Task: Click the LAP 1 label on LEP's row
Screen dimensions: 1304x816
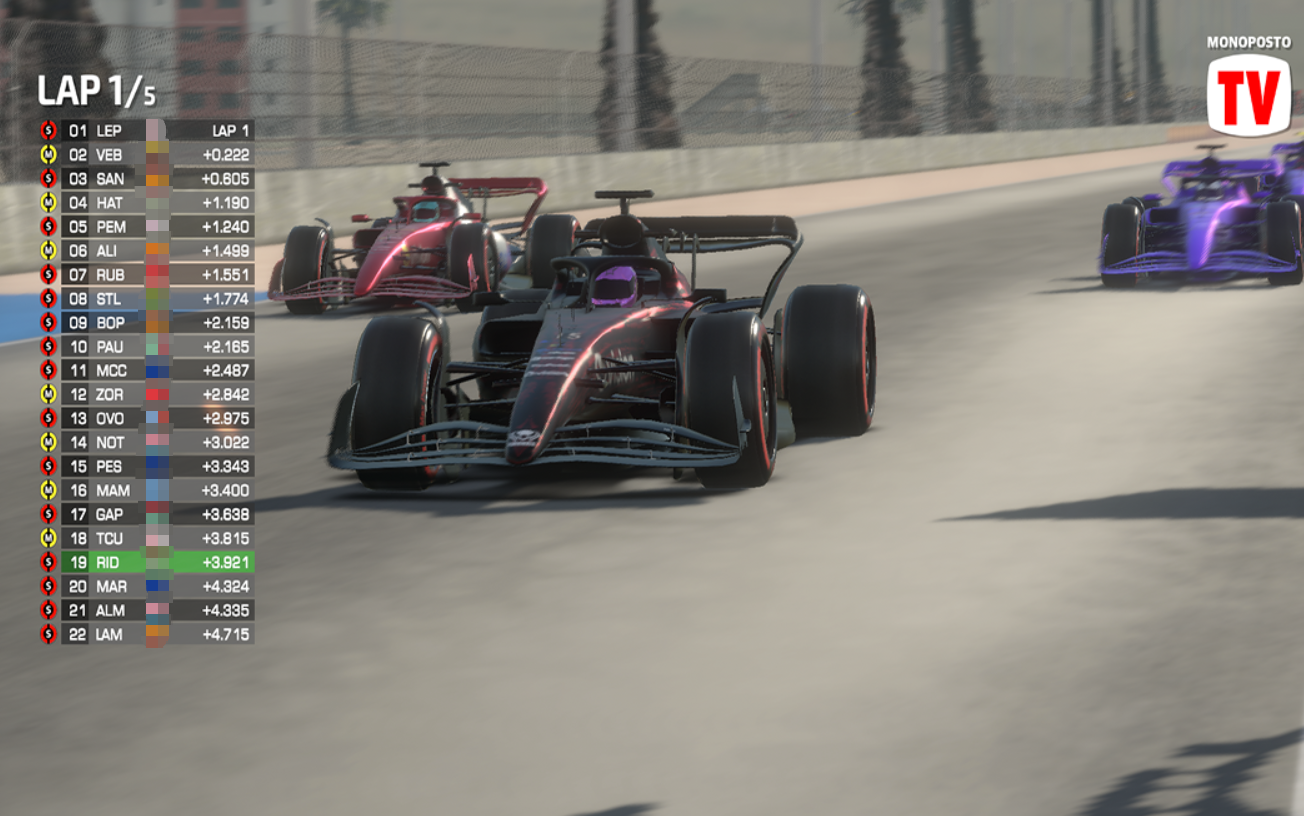Action: coord(228,130)
